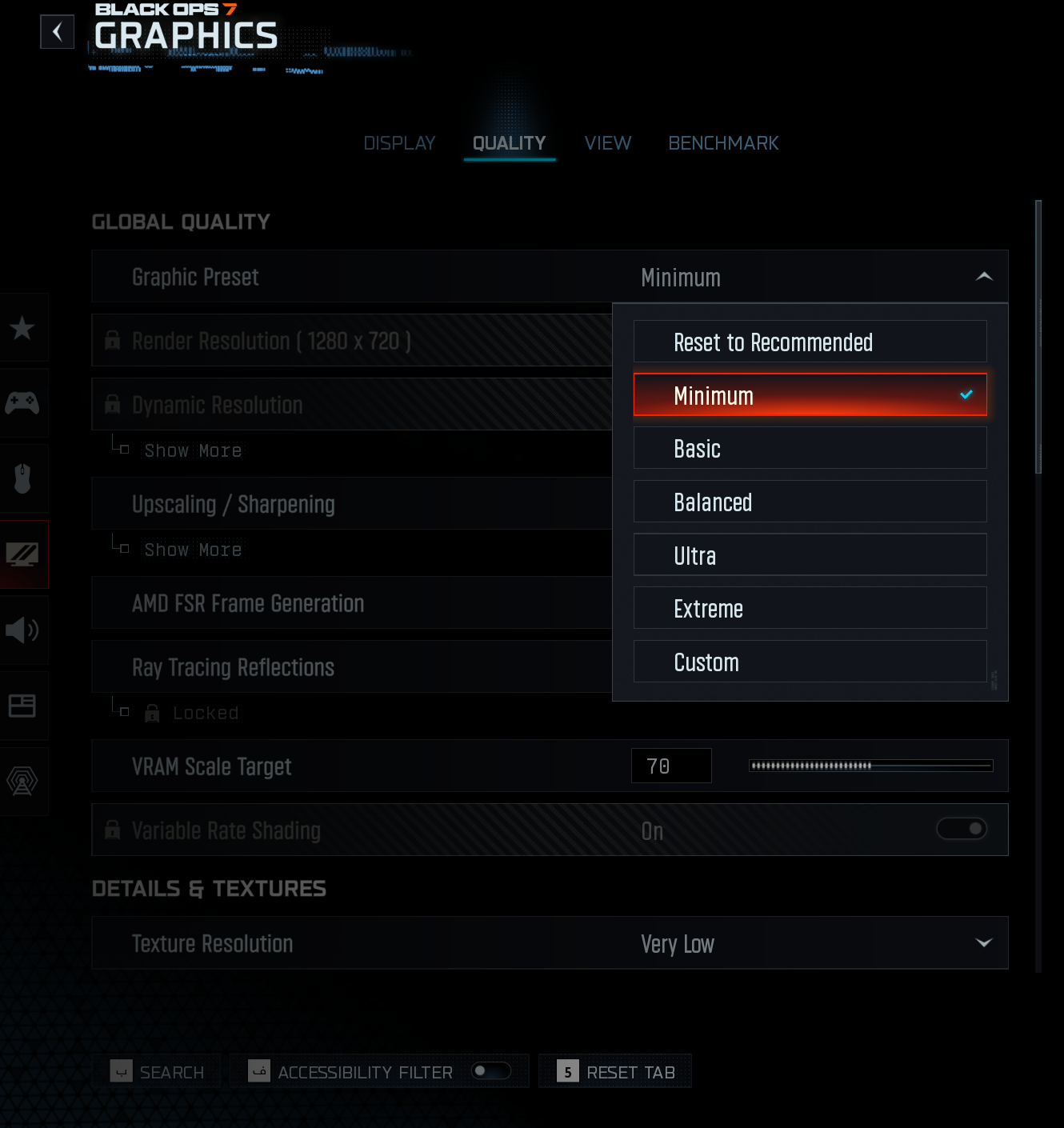The height and width of the screenshot is (1128, 1064).
Task: Collapse the Graphic Preset dropdown
Action: [983, 277]
